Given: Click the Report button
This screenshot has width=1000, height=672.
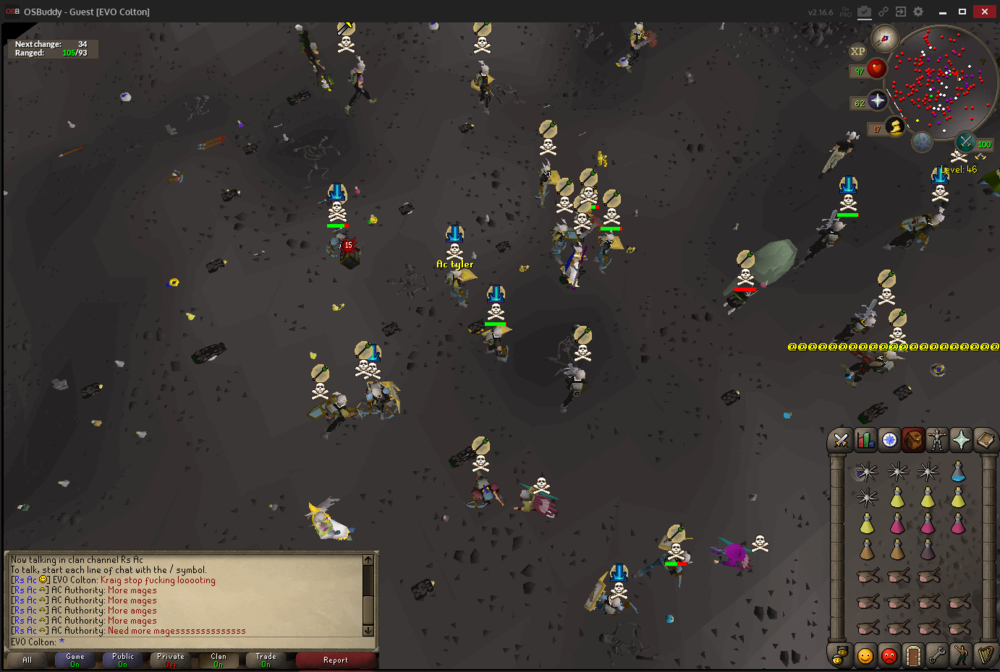Looking at the screenshot, I should click(x=336, y=660).
